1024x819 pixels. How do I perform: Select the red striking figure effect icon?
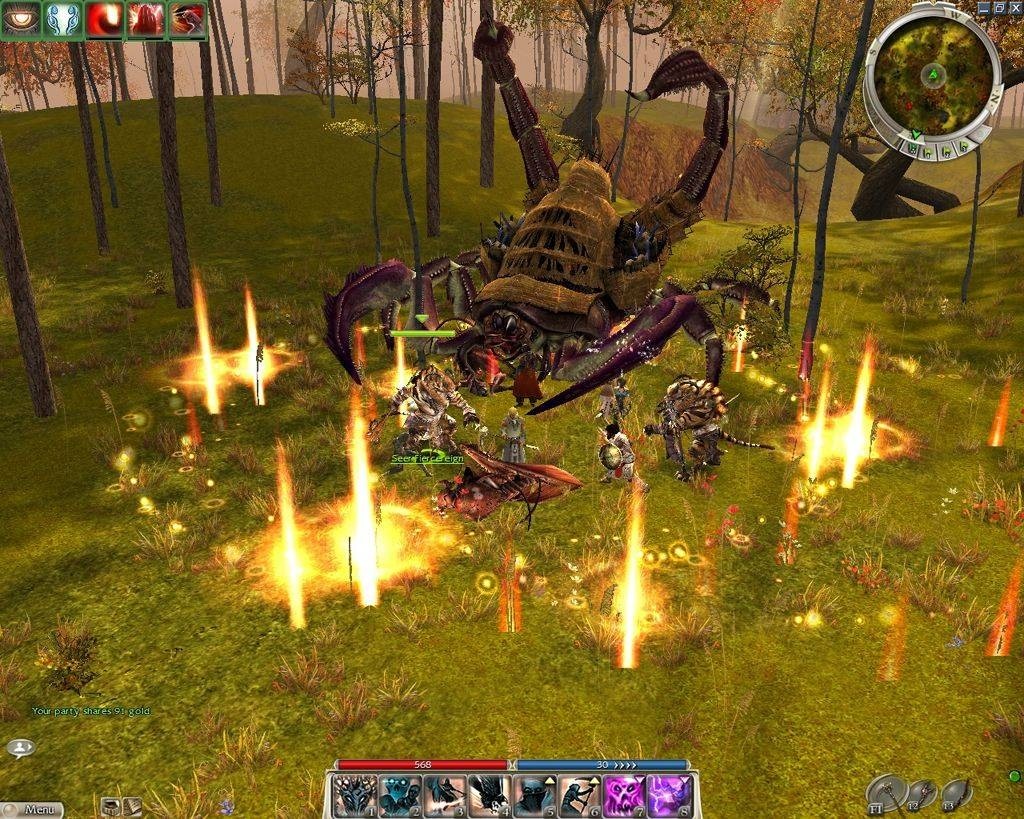pyautogui.click(x=187, y=20)
